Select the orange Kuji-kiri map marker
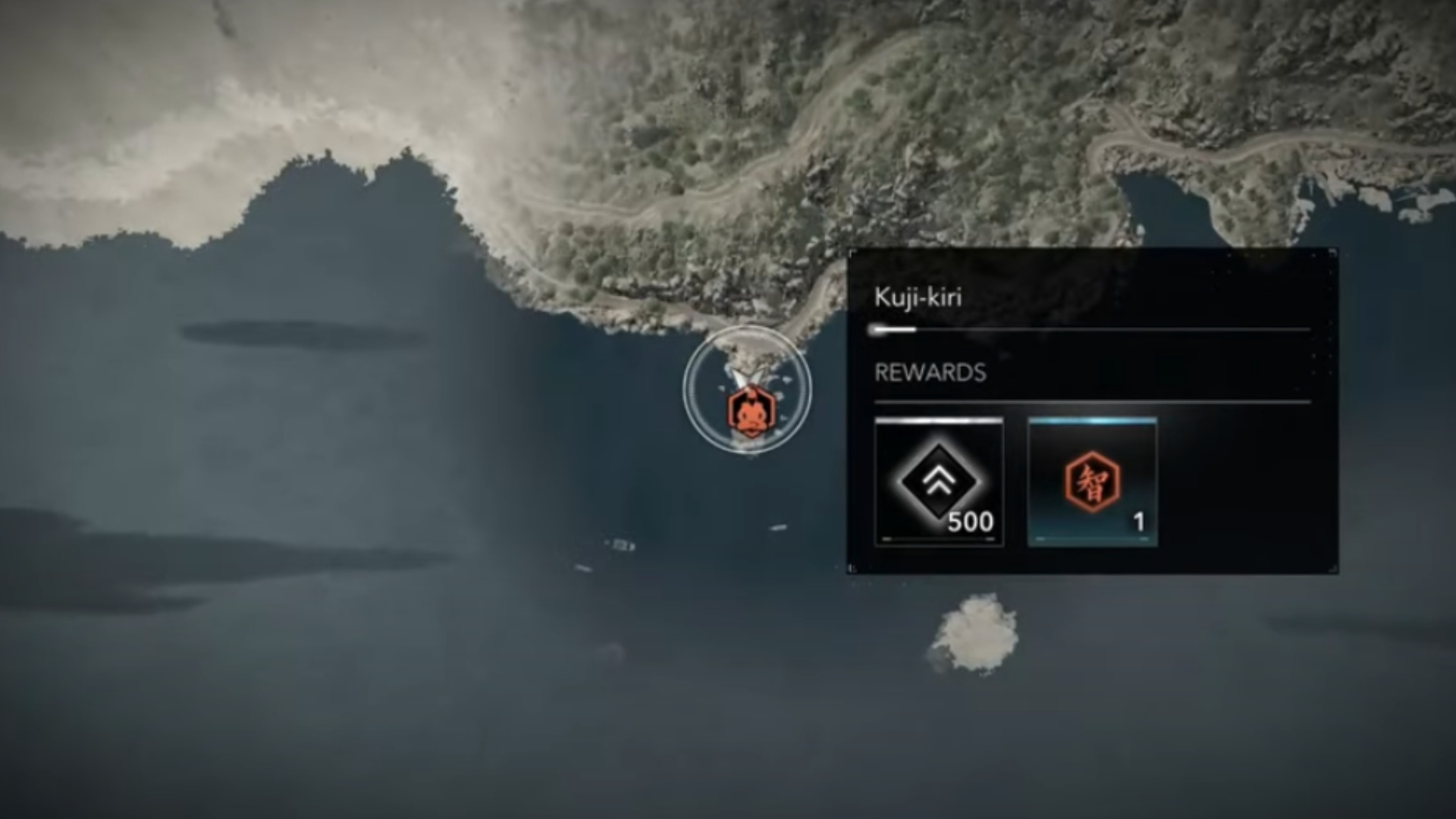 tap(748, 411)
